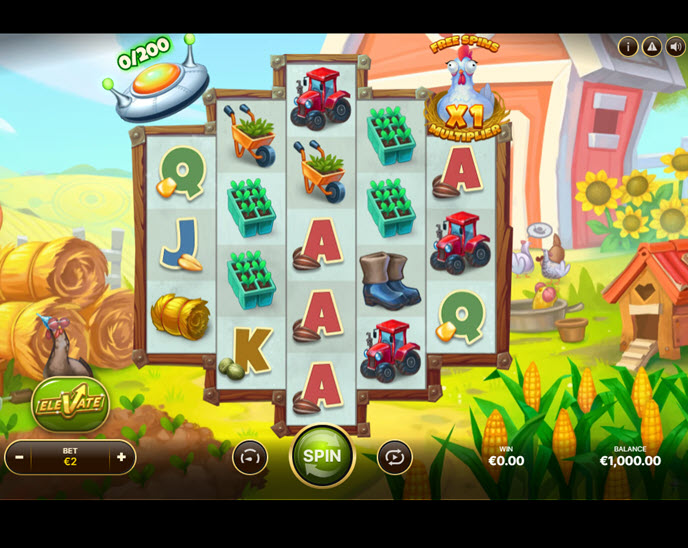Click the warning triangle icon
Screen dimensions: 688x548
(651, 46)
